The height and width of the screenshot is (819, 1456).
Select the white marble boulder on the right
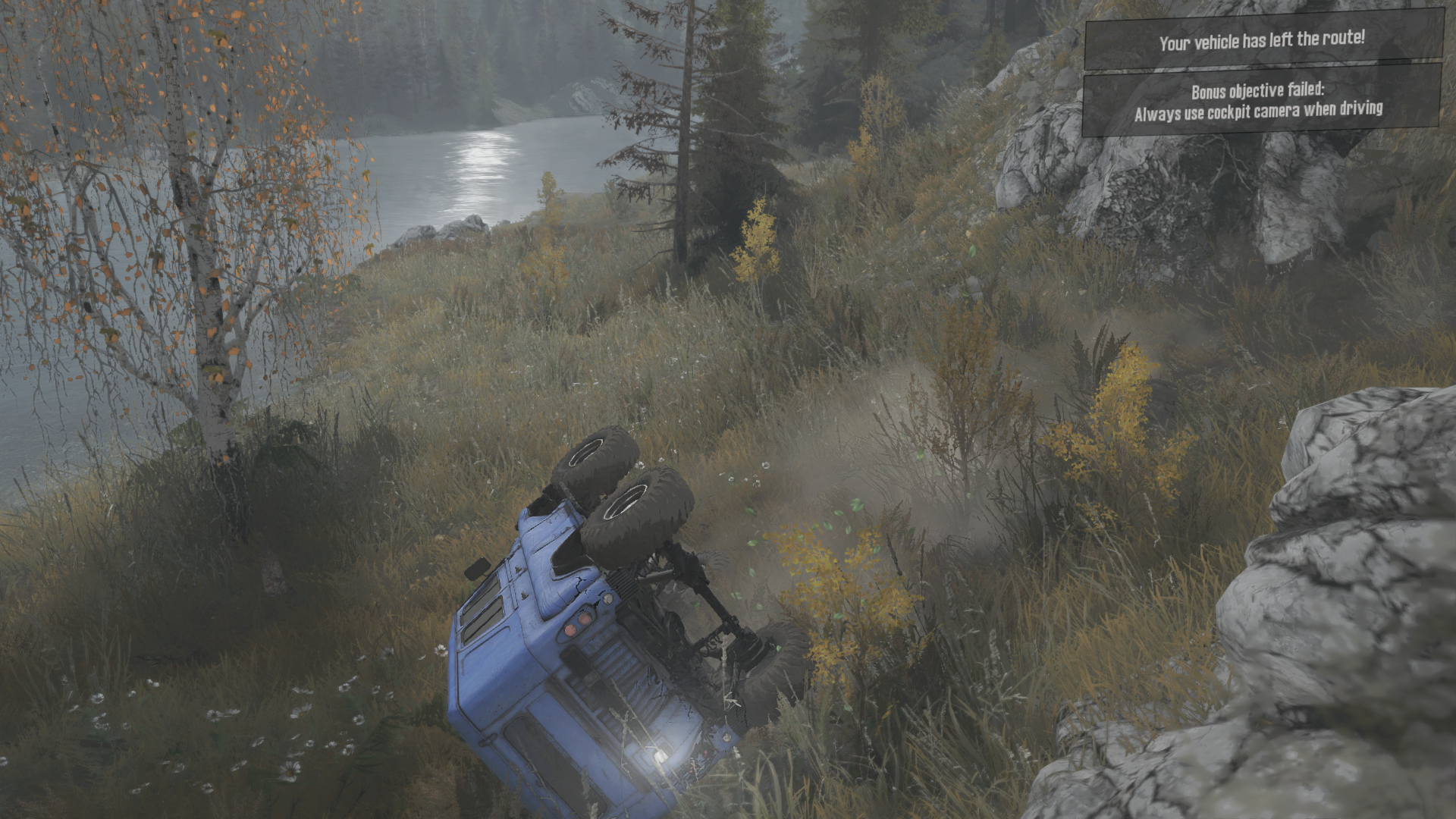[1357, 569]
